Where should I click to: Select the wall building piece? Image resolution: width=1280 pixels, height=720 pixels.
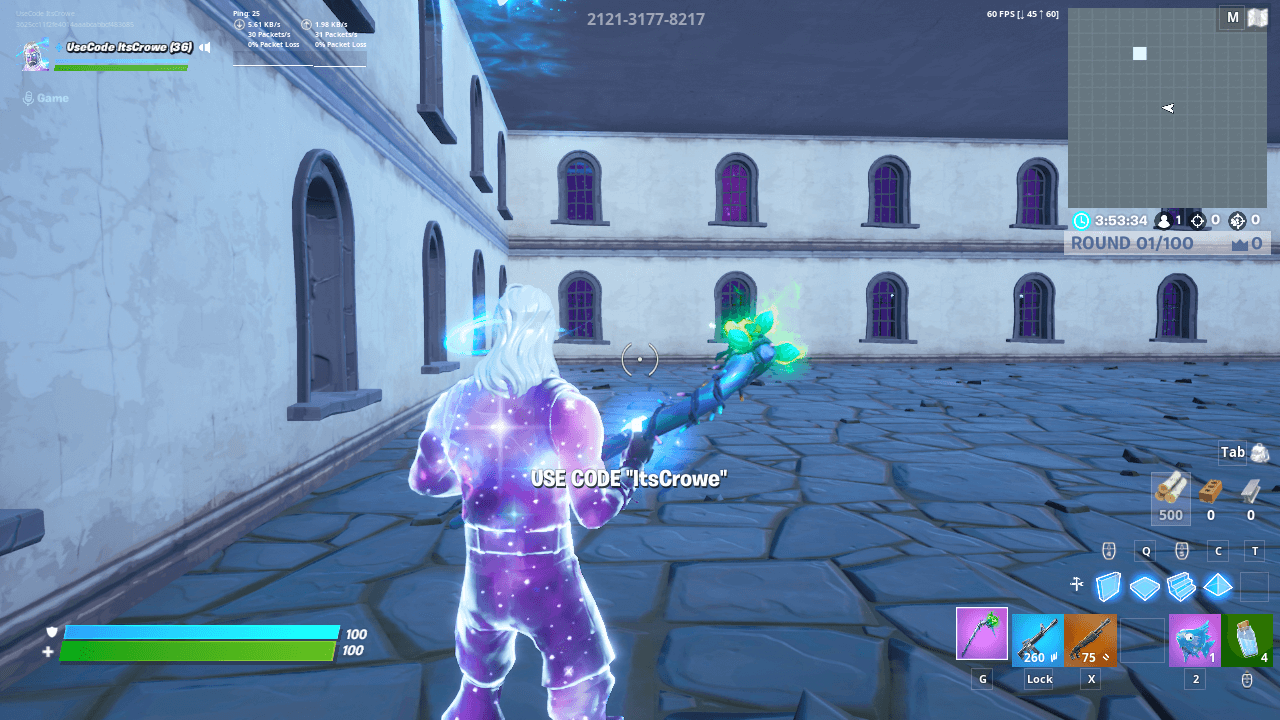click(1108, 586)
